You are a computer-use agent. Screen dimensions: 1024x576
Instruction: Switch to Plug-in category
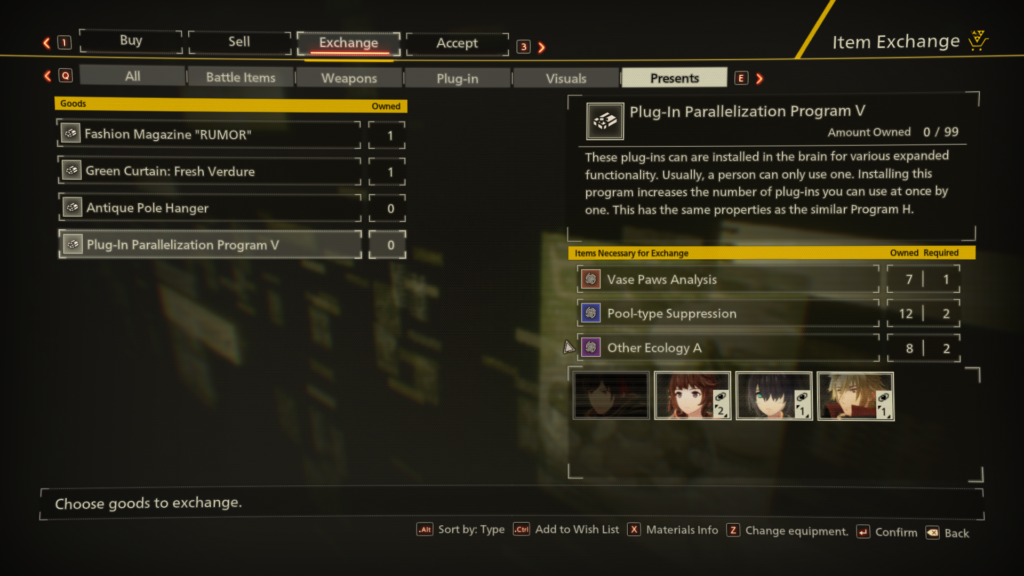[x=457, y=77]
